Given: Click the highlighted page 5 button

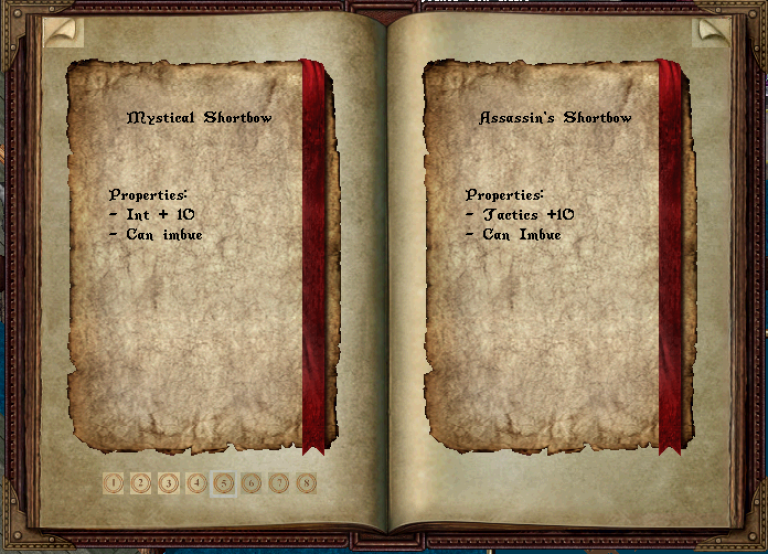Looking at the screenshot, I should point(224,484).
